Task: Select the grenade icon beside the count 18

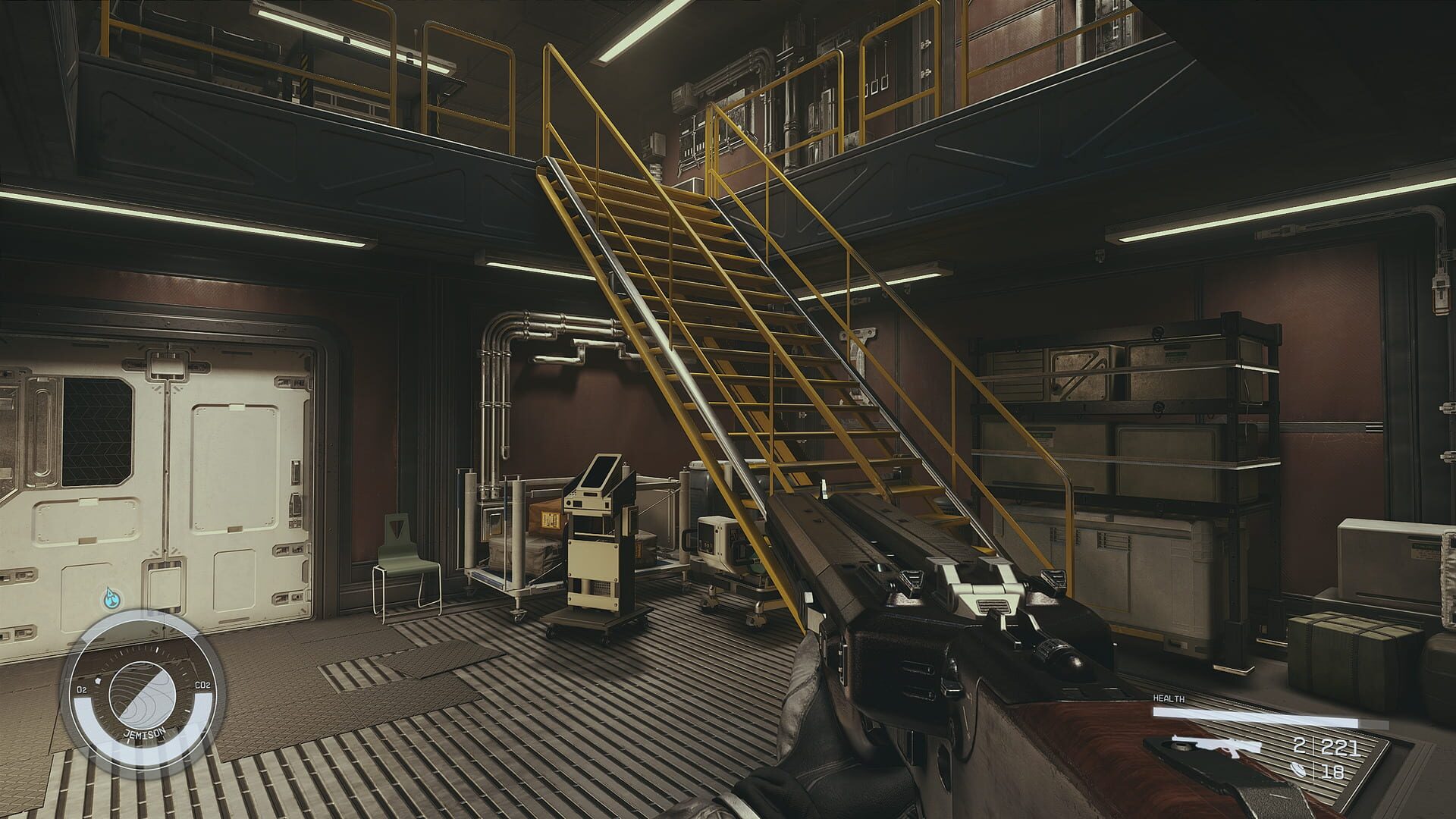Action: (x=1298, y=769)
